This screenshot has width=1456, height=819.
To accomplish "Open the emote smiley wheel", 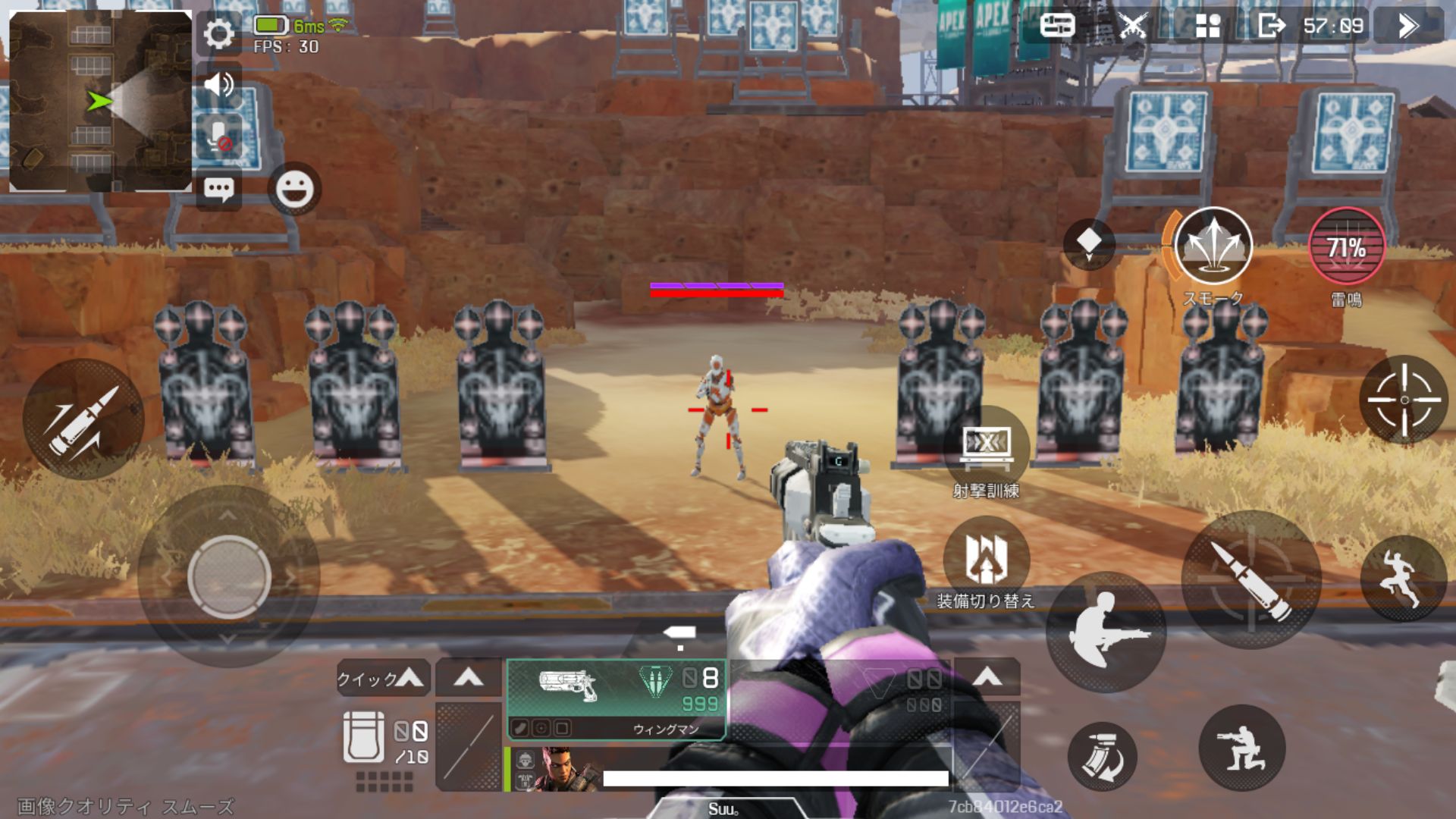I will pos(294,189).
